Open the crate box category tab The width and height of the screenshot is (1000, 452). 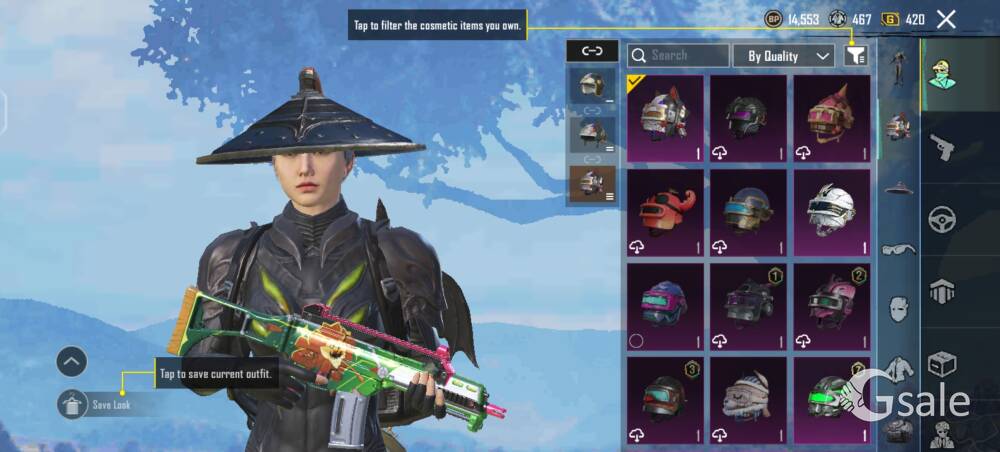coord(942,363)
